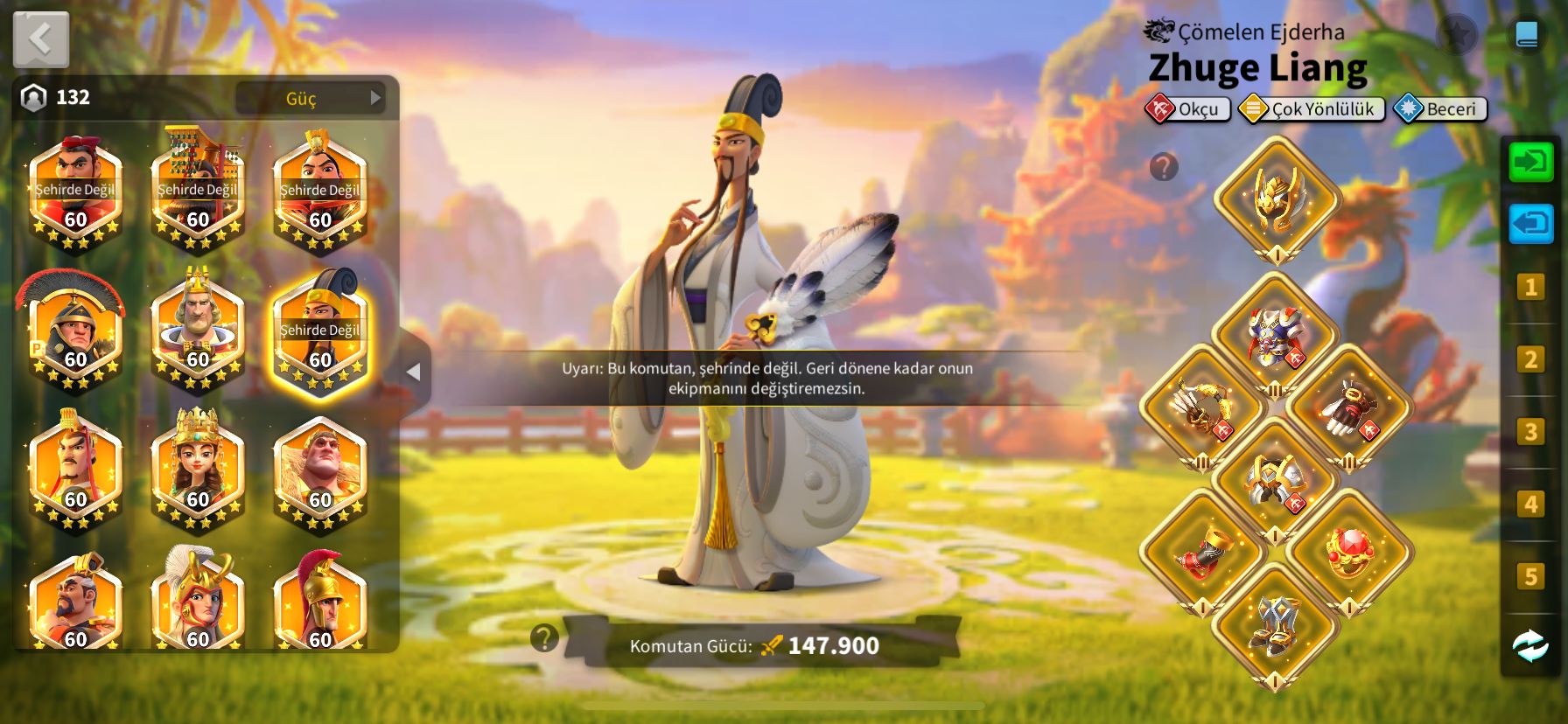Open the Güç sort dropdown
1568x724 pixels.
pyautogui.click(x=311, y=98)
